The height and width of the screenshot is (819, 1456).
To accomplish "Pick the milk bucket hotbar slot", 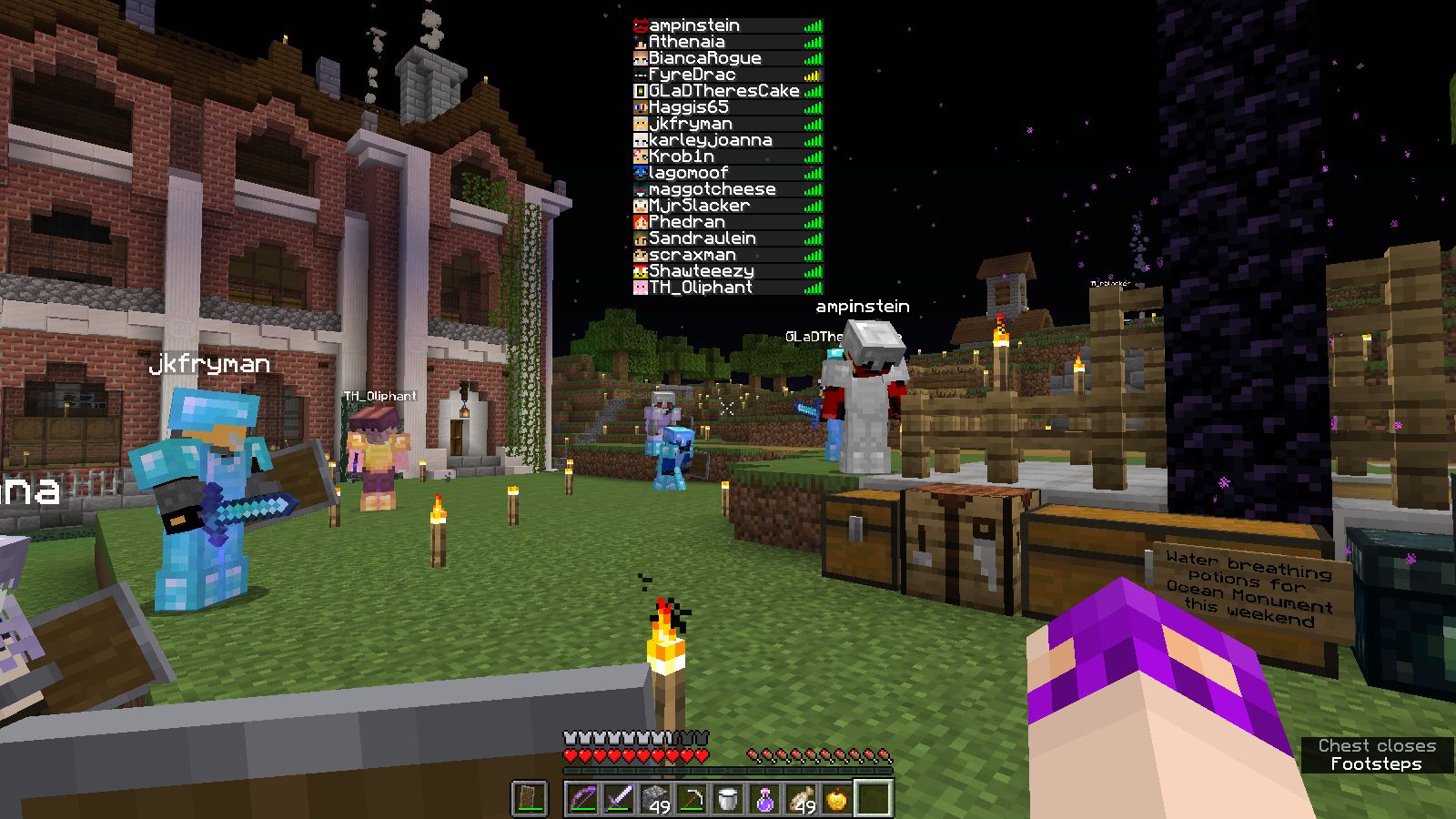I will coord(728,799).
